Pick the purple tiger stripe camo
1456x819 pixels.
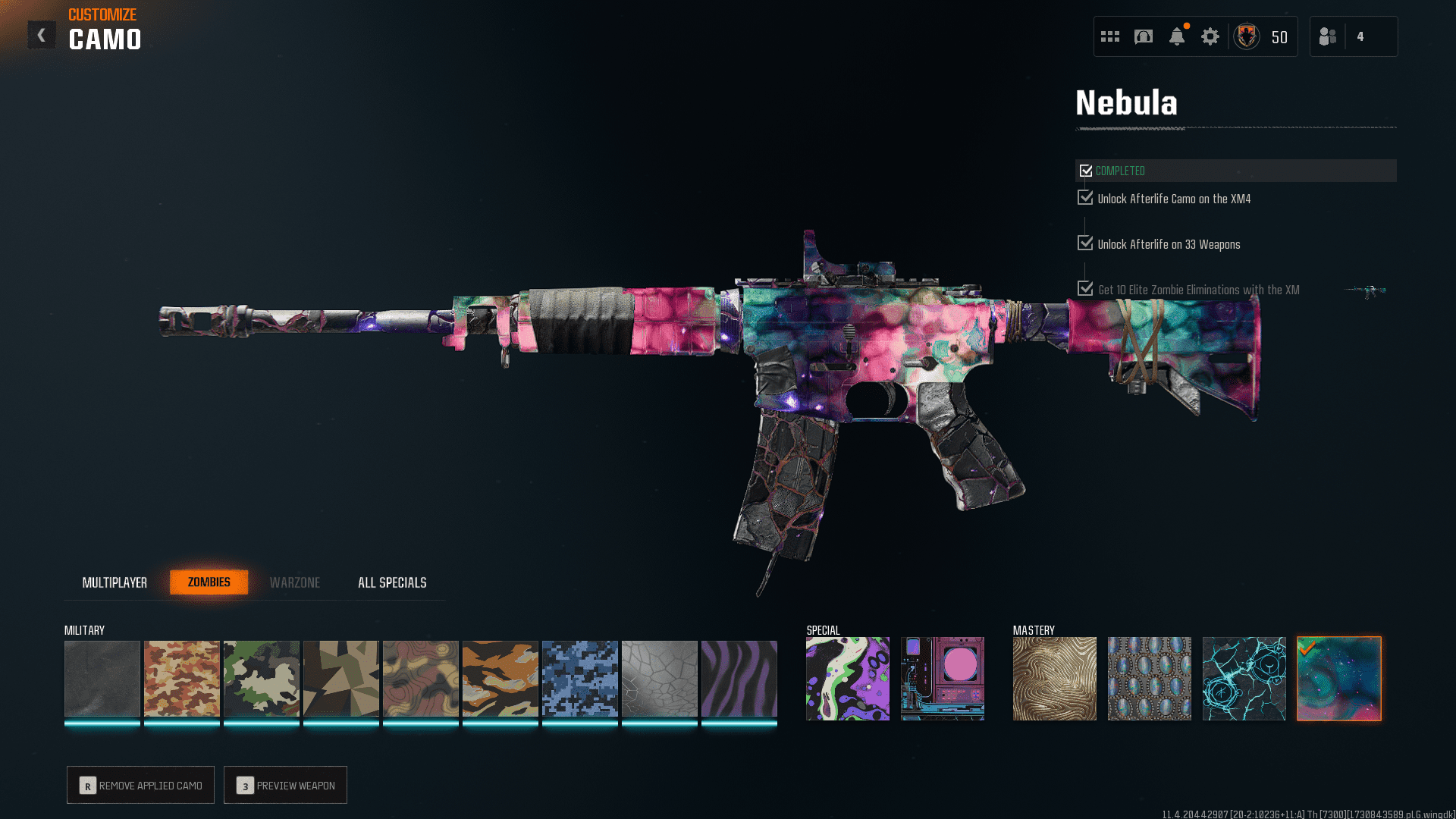tap(739, 679)
